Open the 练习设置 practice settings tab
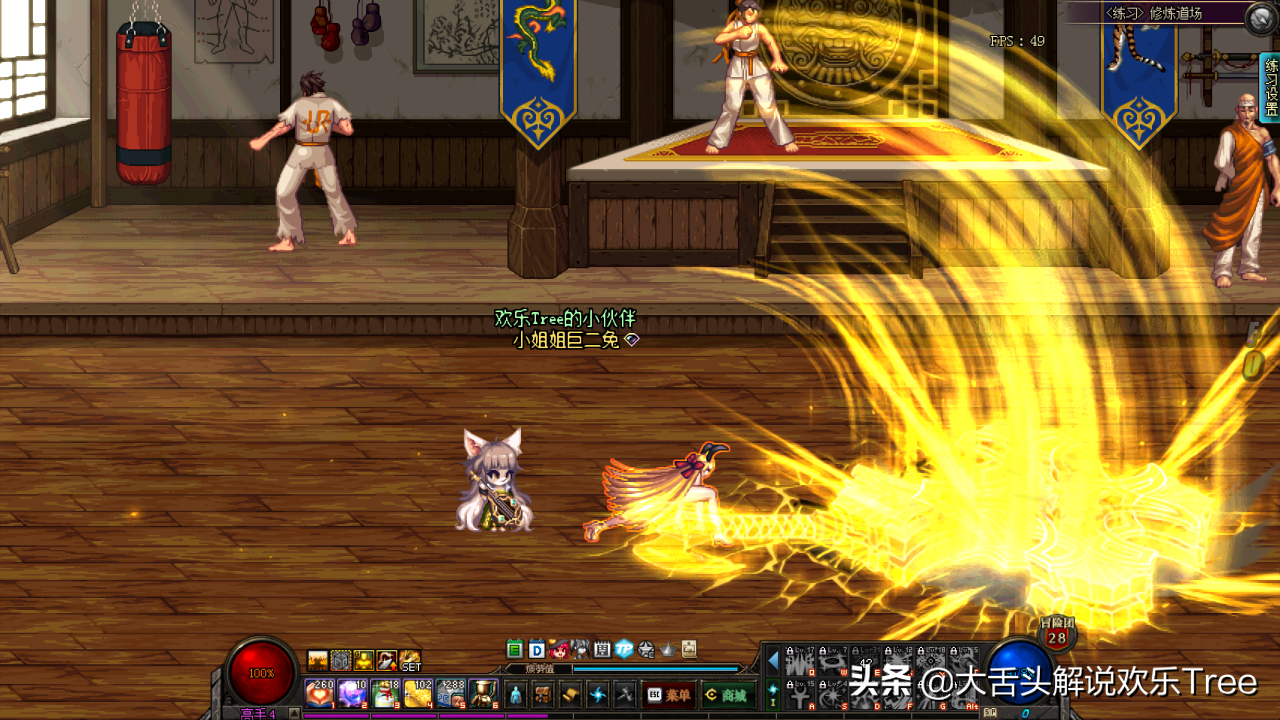The width and height of the screenshot is (1280, 720). [x=1271, y=88]
